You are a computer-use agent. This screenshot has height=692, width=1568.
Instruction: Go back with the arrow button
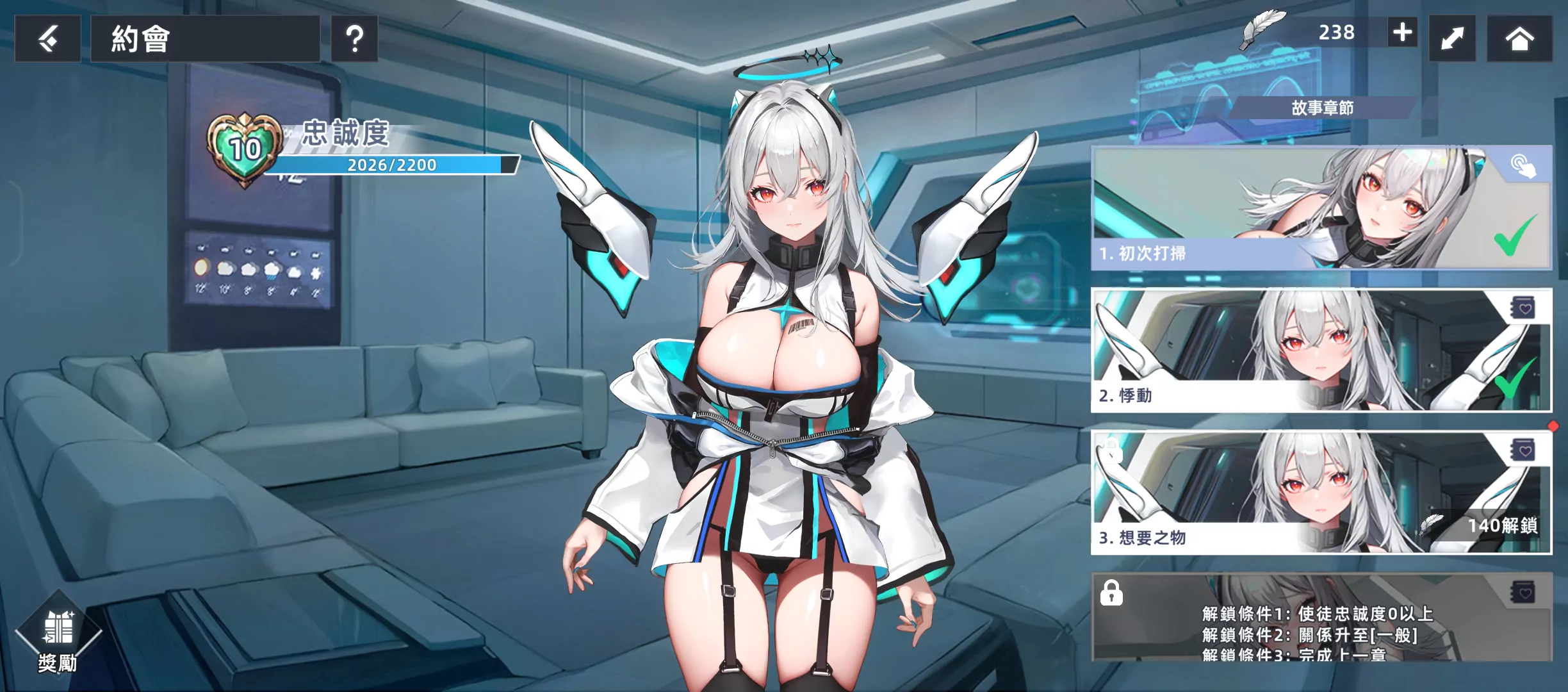[48, 39]
